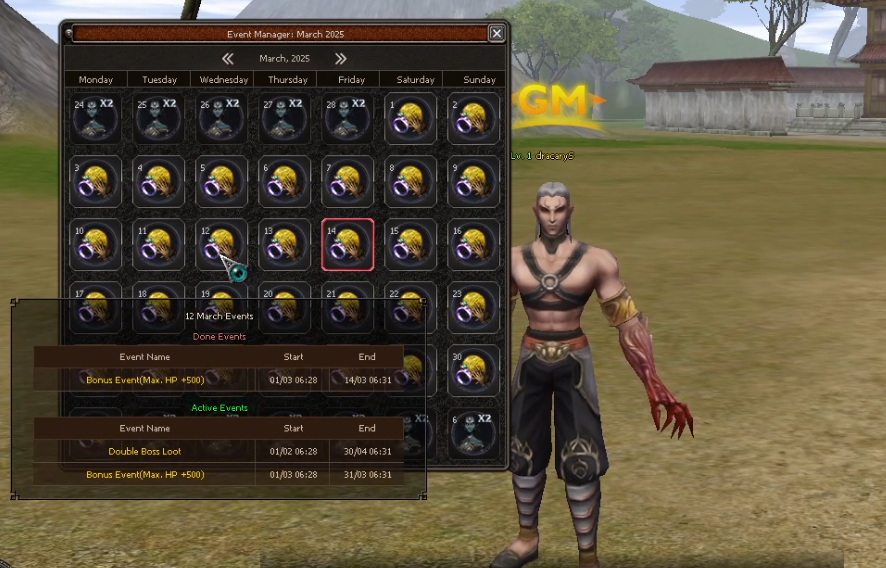The image size is (886, 568).
Task: Open March 1 event day
Action: (410, 119)
